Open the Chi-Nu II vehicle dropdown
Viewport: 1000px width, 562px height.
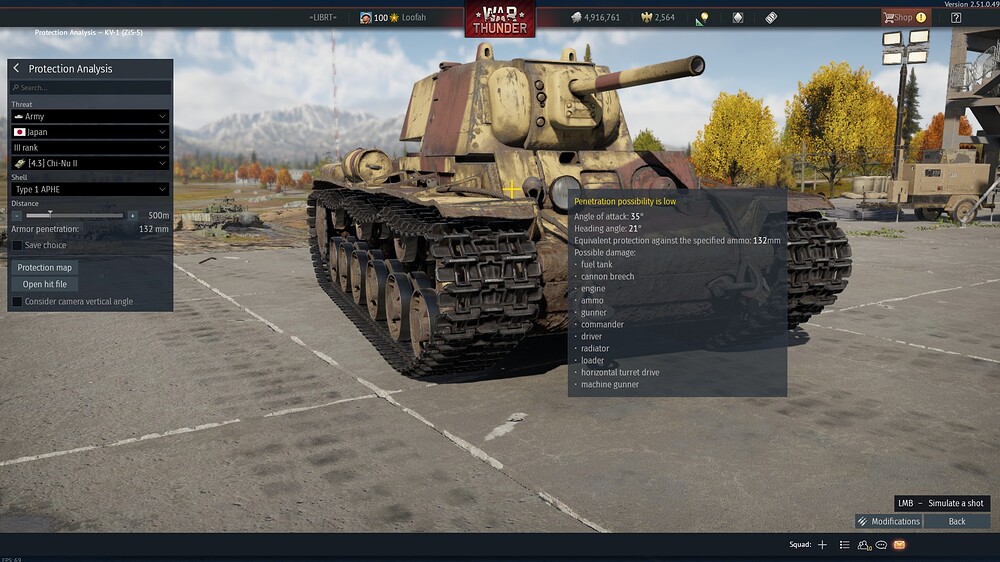click(x=90, y=163)
